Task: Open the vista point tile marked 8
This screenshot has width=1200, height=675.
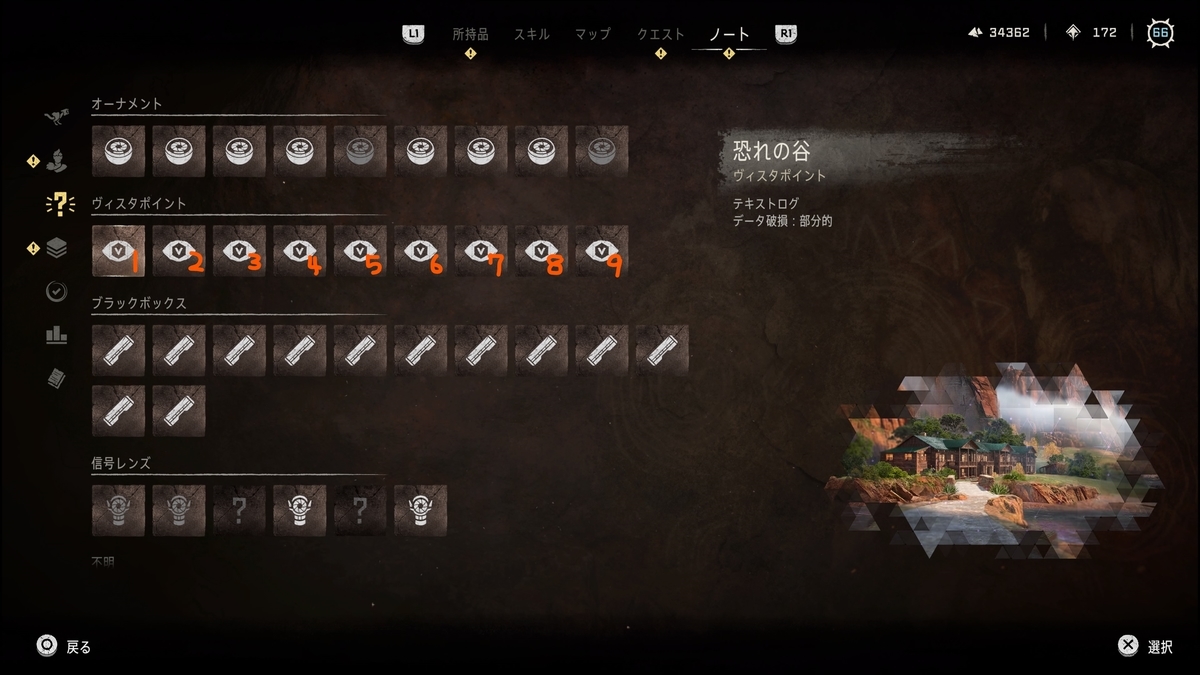Action: point(541,251)
